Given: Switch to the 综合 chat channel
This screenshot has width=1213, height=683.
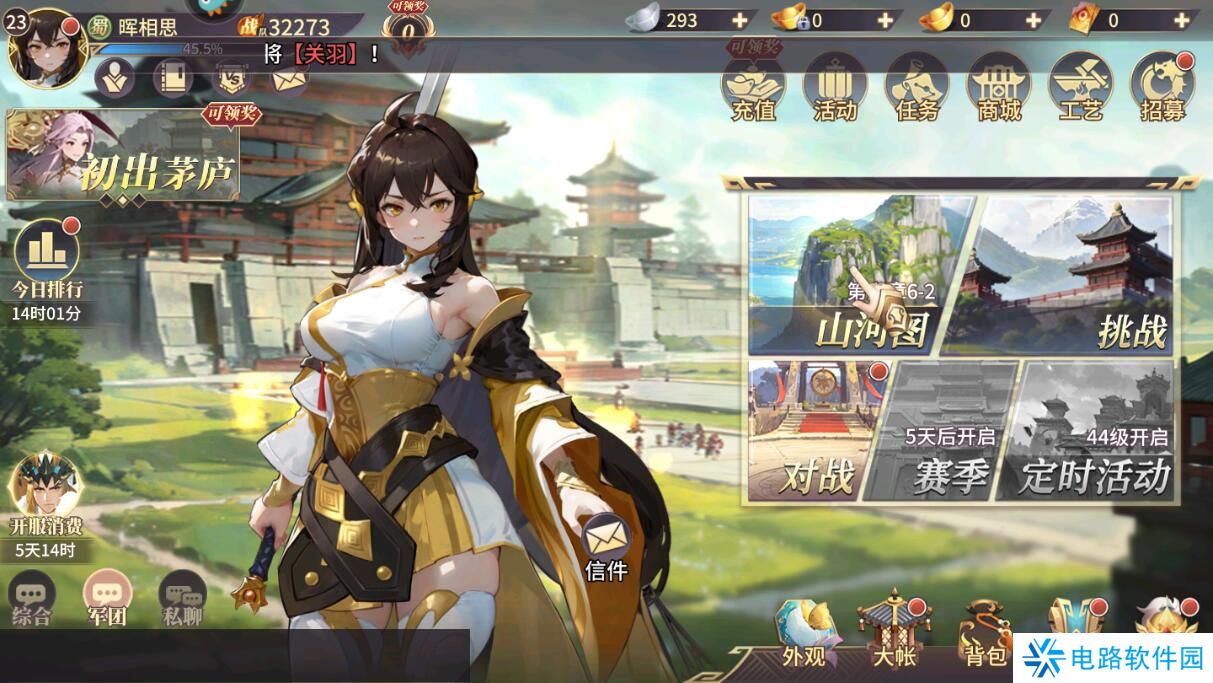Looking at the screenshot, I should click(x=32, y=600).
